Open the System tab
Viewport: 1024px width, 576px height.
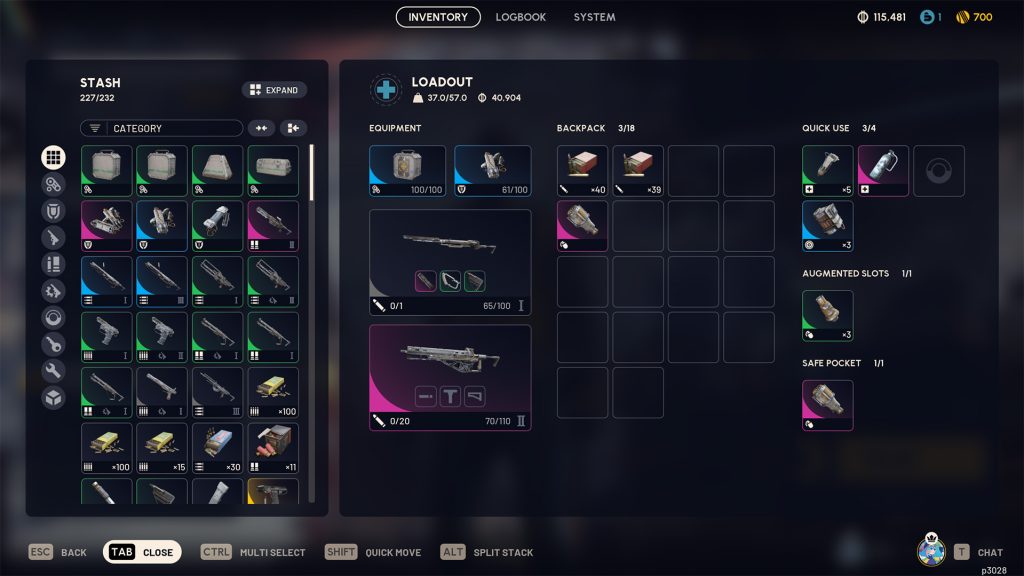point(594,17)
